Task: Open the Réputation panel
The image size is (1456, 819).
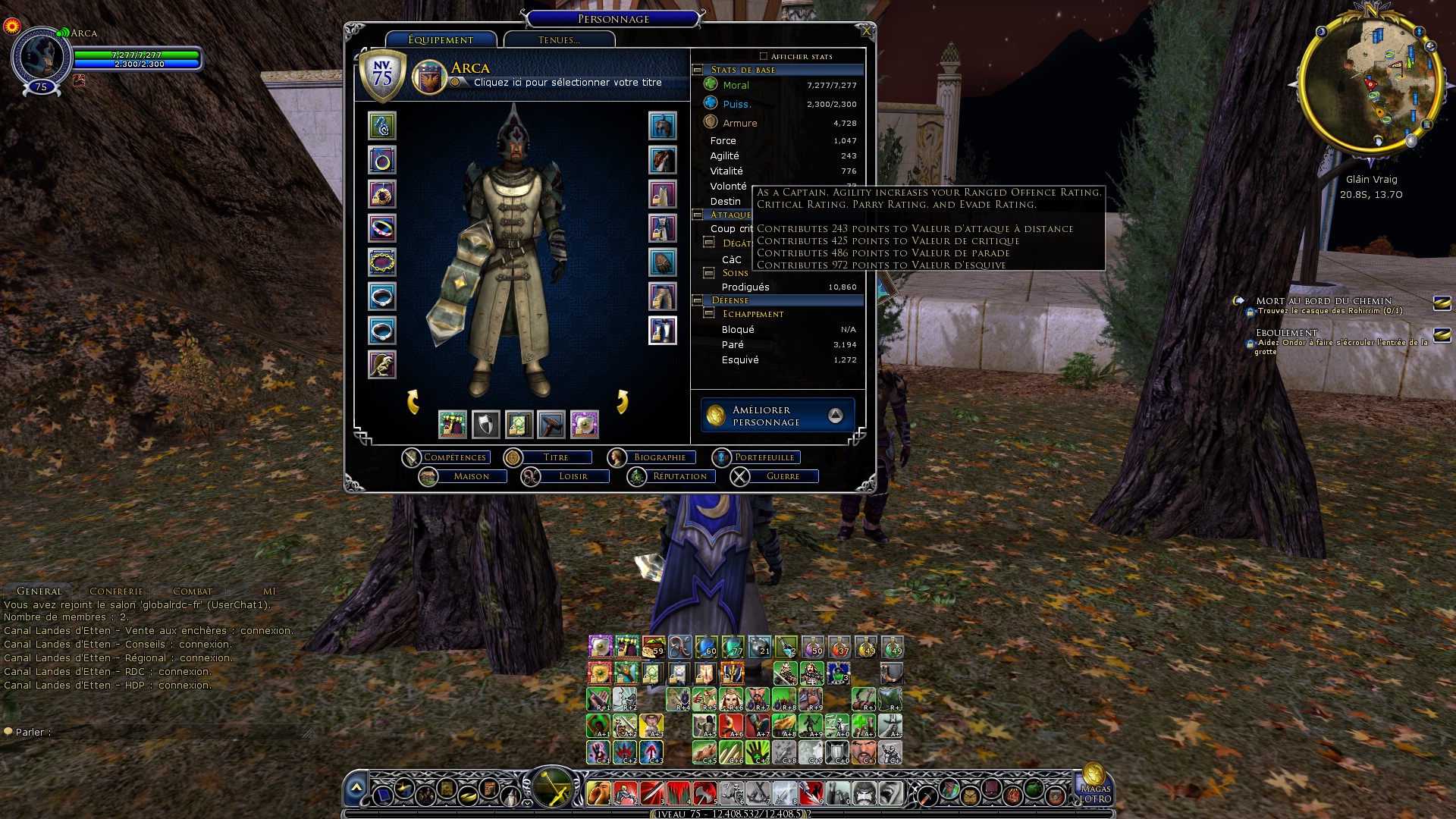Action: pos(679,476)
